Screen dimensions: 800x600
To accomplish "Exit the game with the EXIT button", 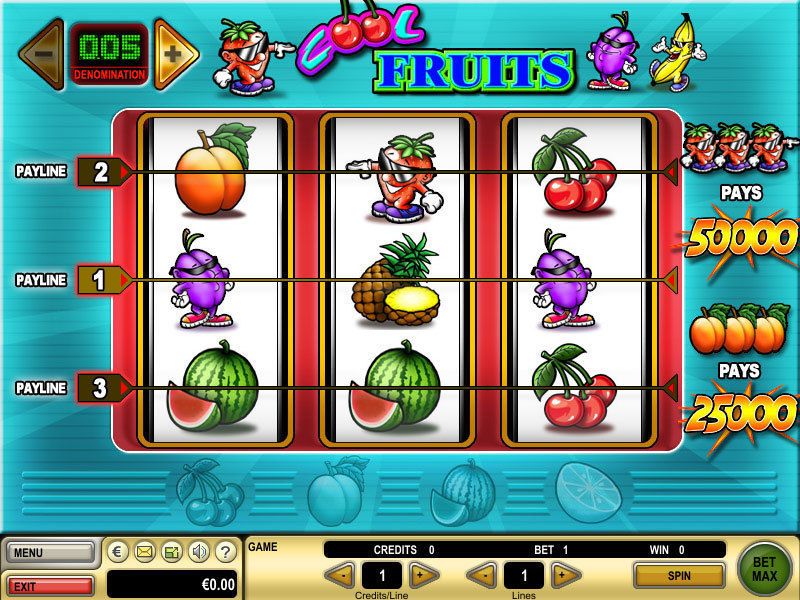I will [49, 584].
